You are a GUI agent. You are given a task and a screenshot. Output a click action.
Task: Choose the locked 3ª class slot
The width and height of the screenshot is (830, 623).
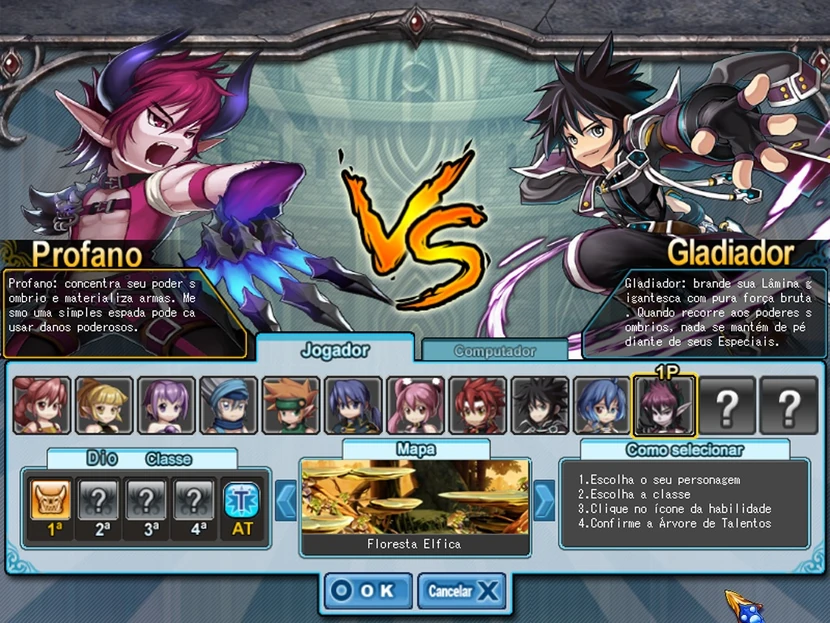[148, 498]
